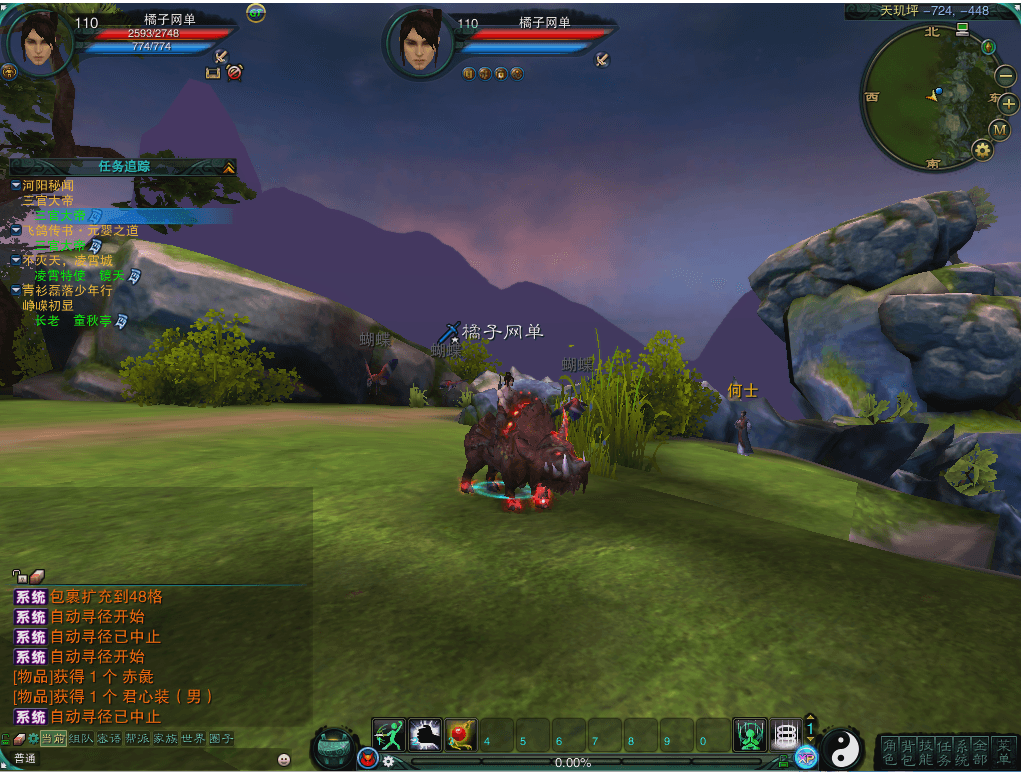The width and height of the screenshot is (1021, 772).
Task: Open the chat emoji smiley picker
Action: (283, 759)
